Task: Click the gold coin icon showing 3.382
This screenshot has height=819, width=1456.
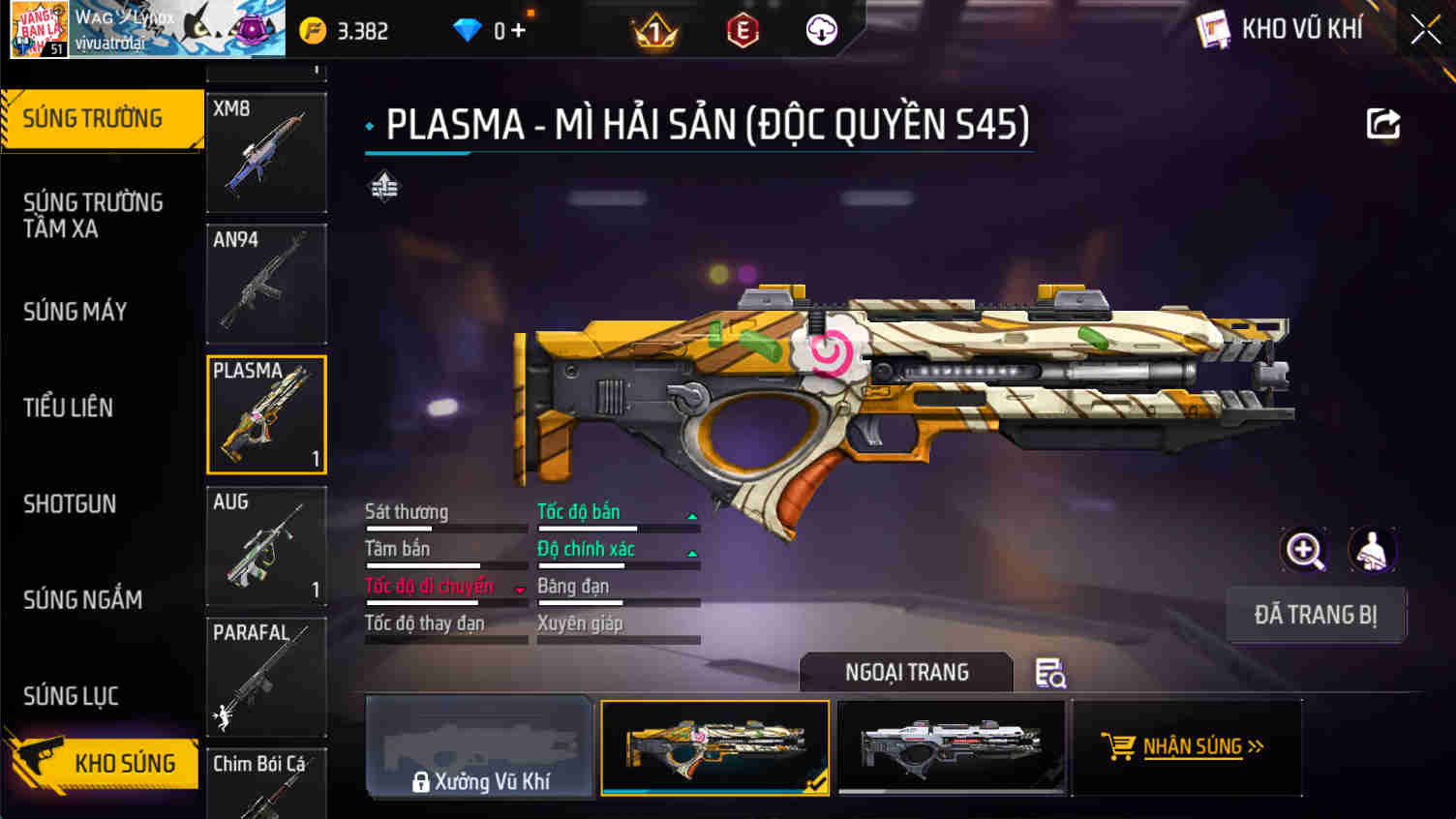Action: pyautogui.click(x=312, y=29)
